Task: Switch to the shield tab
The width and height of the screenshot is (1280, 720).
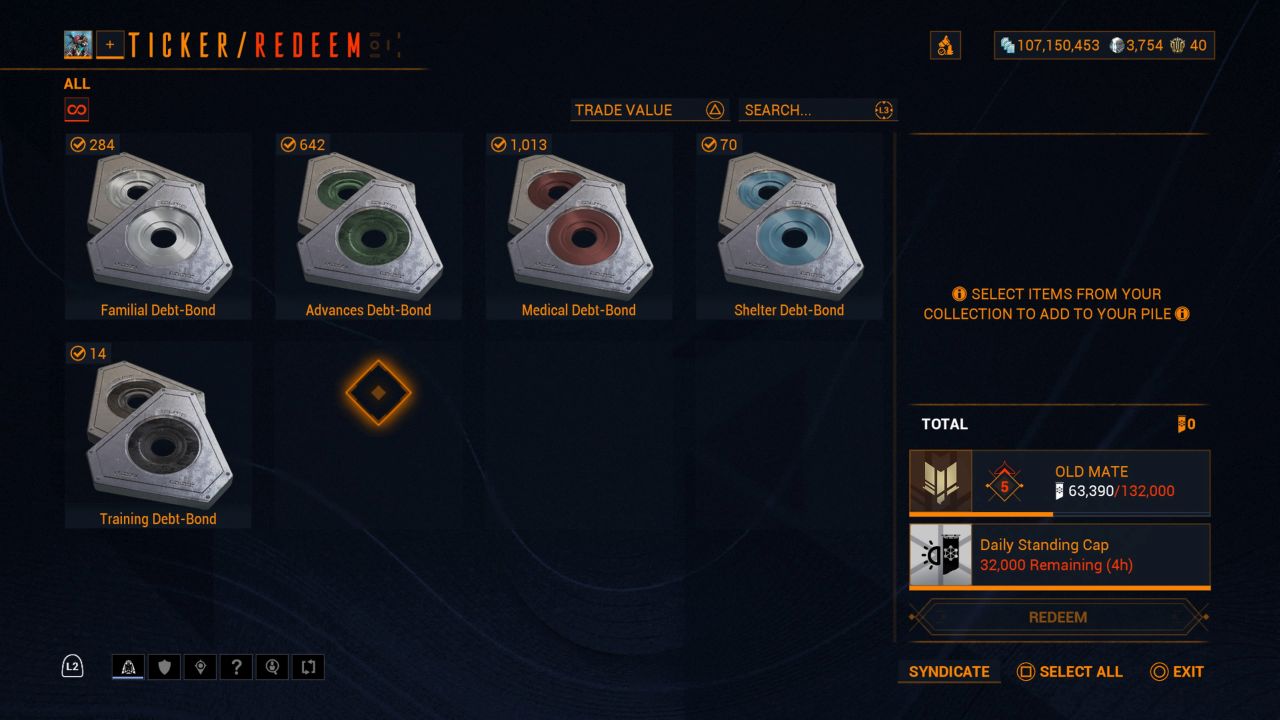Action: click(164, 667)
